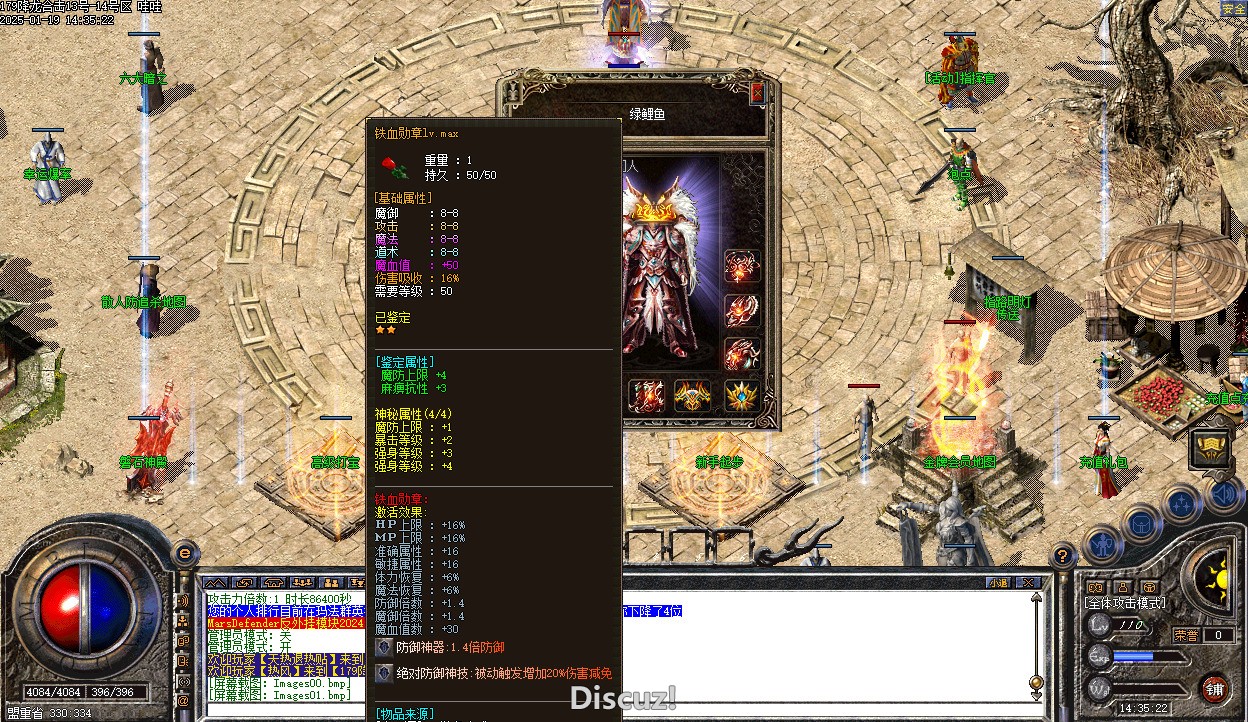
Task: Open the bag round button
Action: (x=1141, y=524)
